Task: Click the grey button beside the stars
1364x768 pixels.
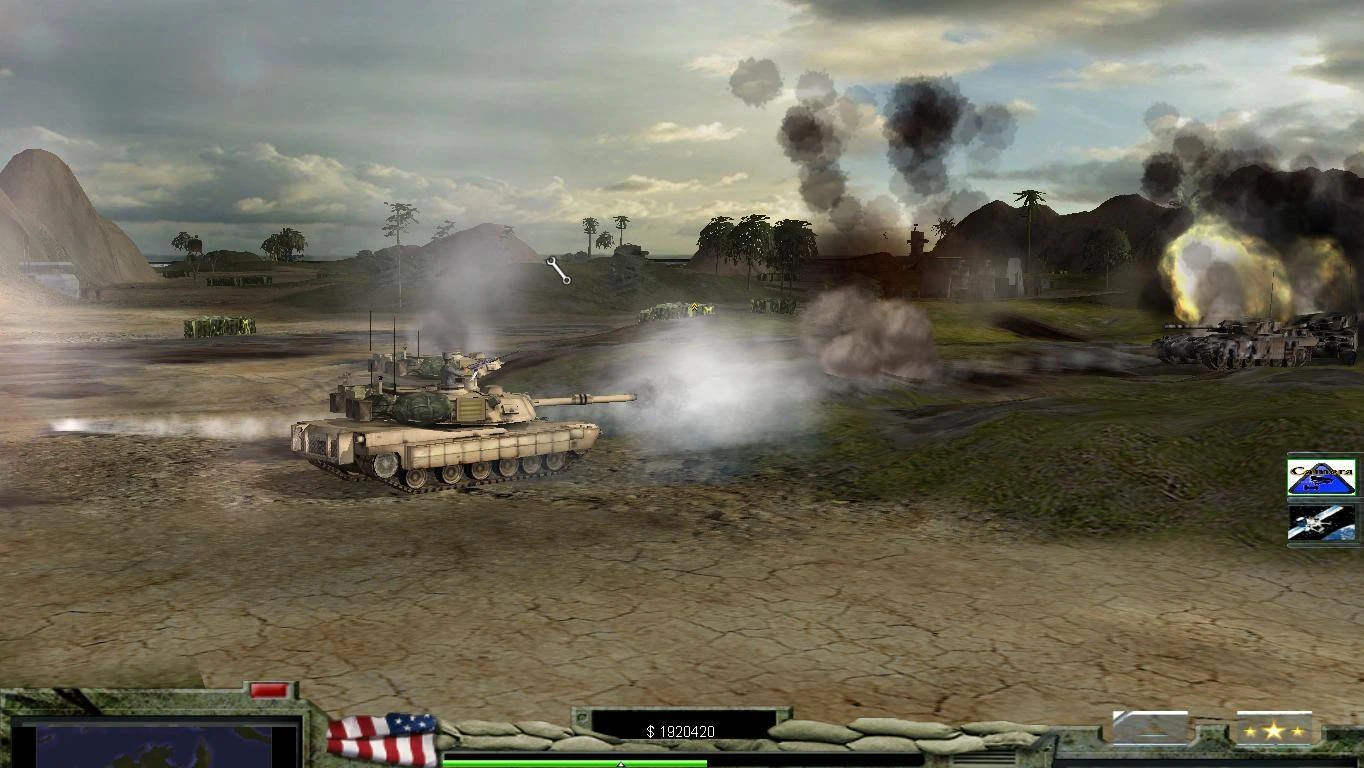Action: click(x=1150, y=728)
